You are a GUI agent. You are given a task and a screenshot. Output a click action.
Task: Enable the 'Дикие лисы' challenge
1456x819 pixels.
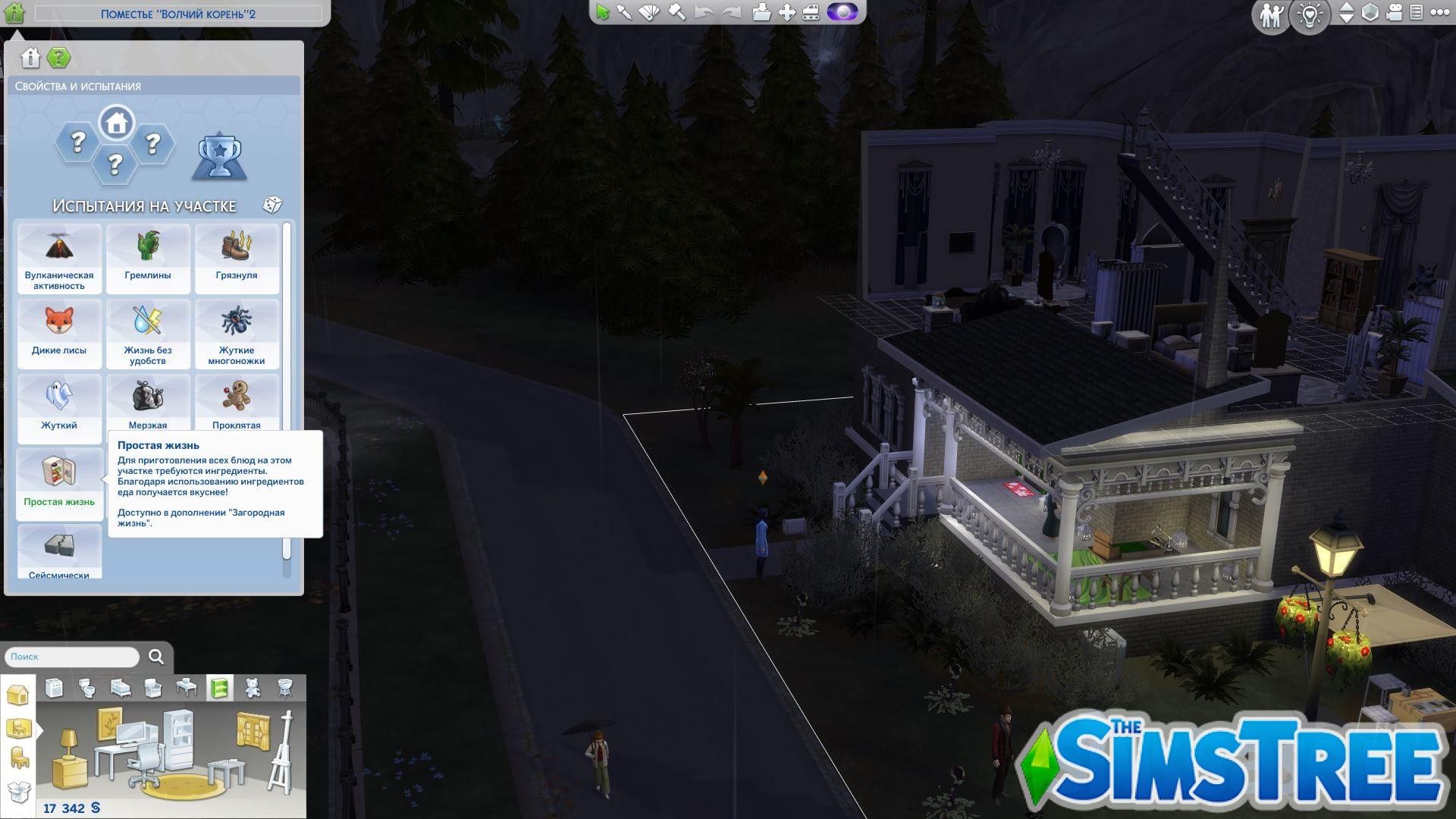(x=59, y=330)
